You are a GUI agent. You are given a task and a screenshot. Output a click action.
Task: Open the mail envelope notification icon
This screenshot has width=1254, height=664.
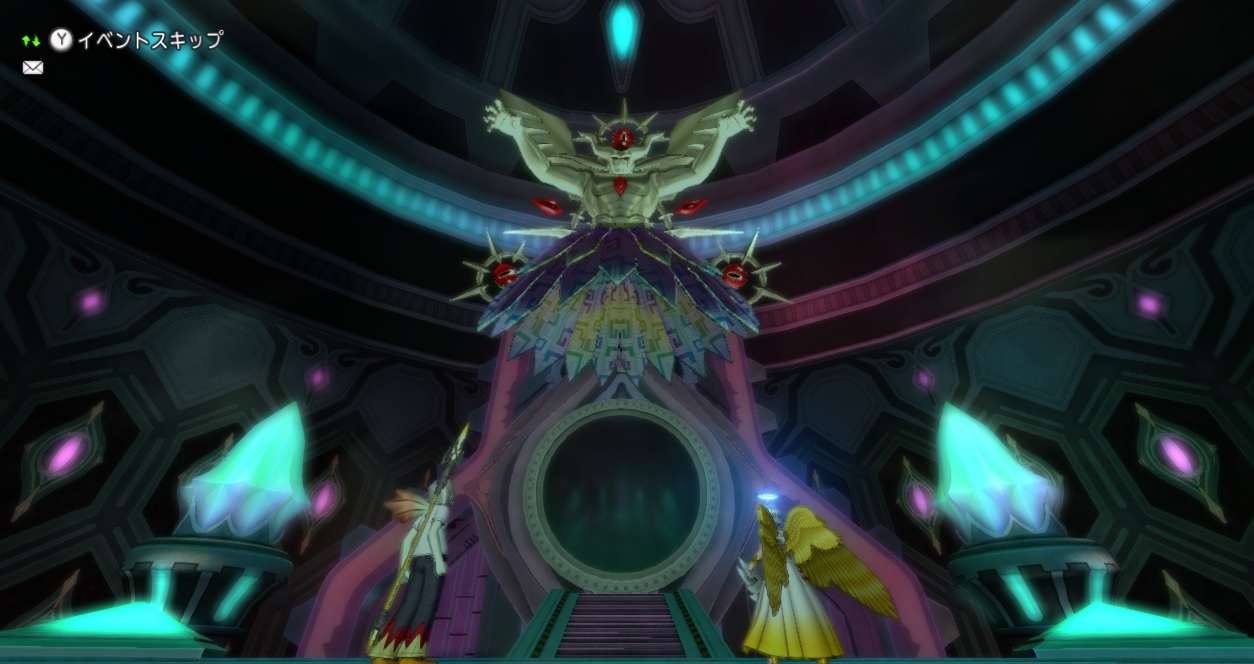(33, 68)
